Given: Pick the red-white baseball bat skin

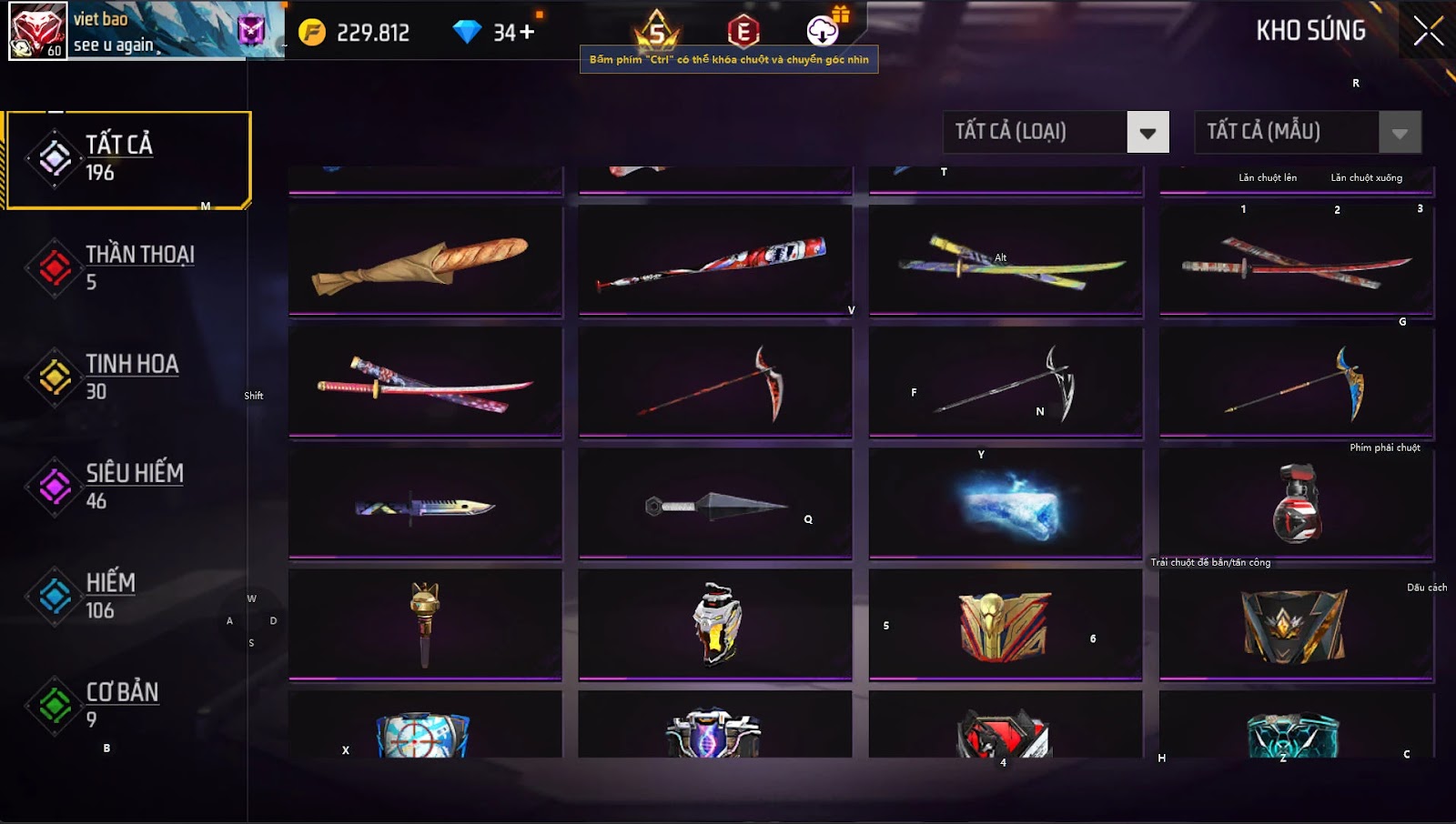Looking at the screenshot, I should (x=714, y=261).
